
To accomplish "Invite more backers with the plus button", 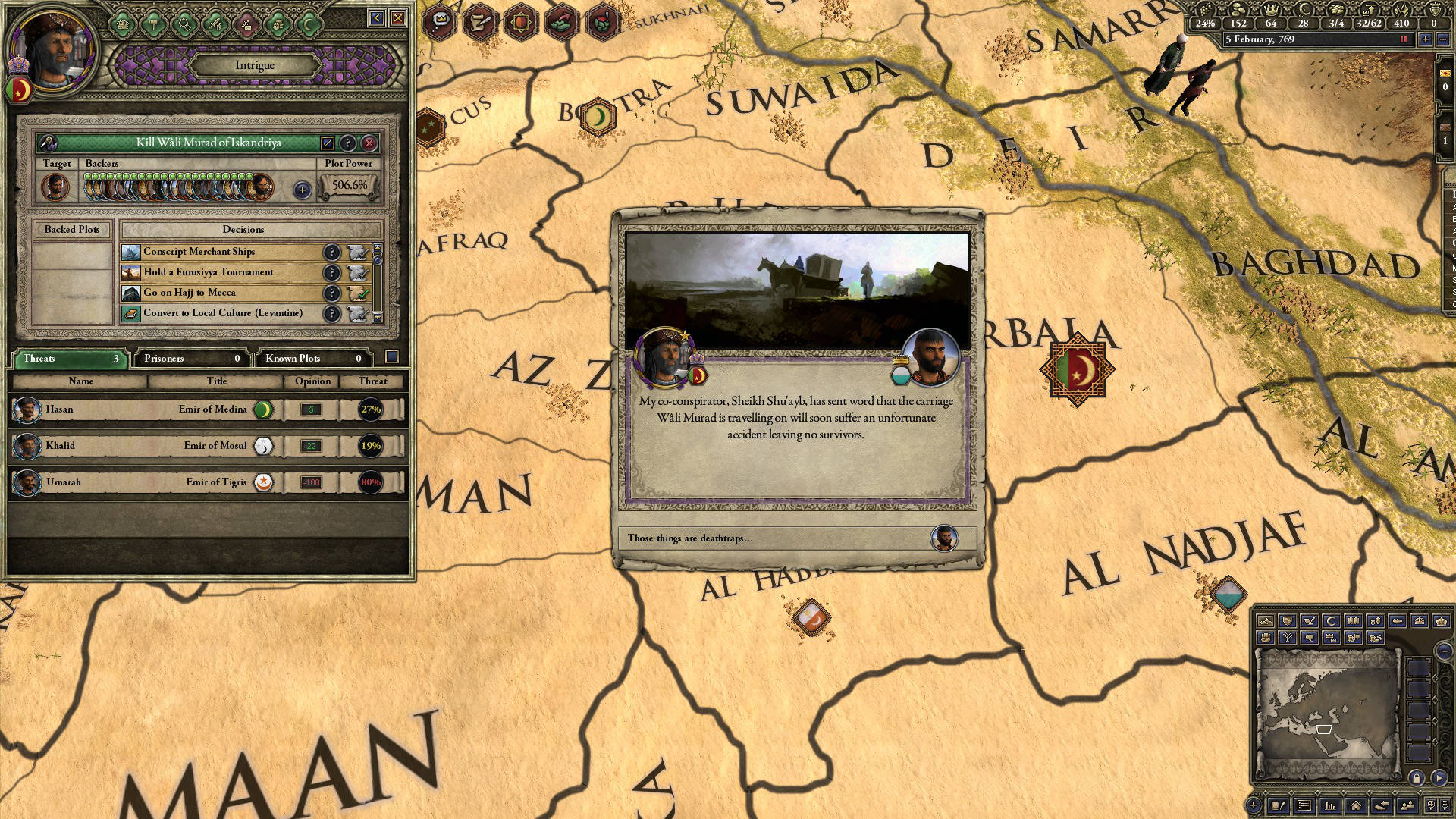I will point(302,190).
